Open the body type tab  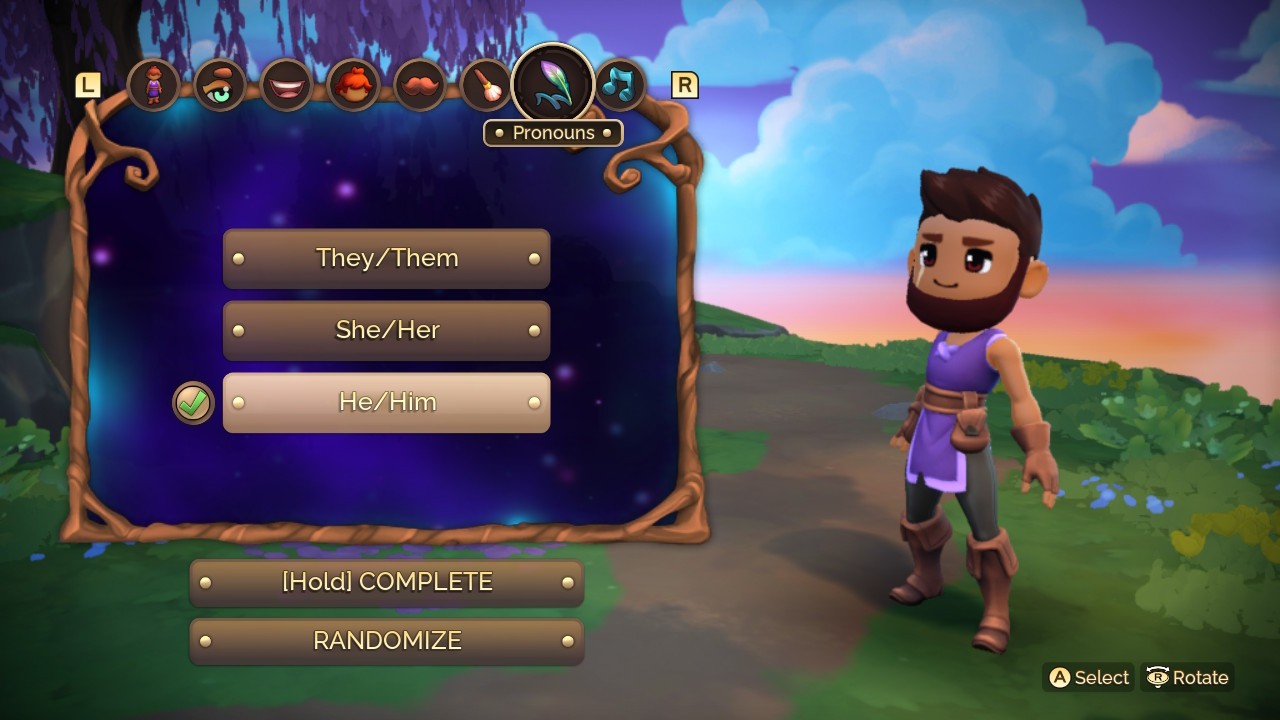tap(153, 85)
